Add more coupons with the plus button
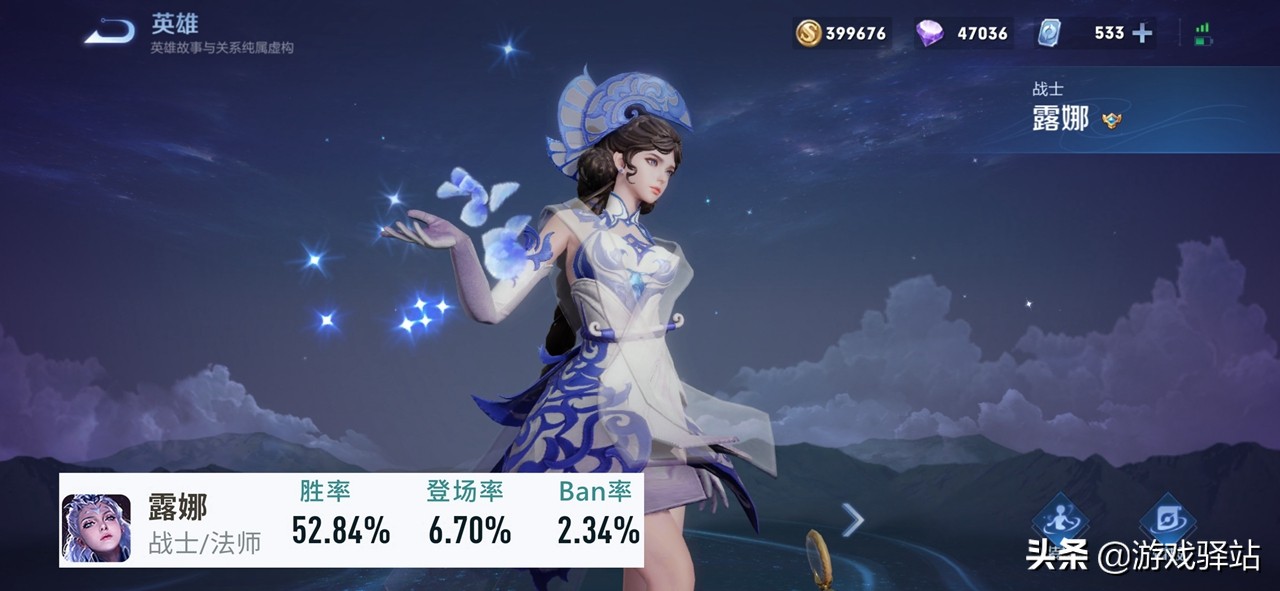 point(1142,33)
